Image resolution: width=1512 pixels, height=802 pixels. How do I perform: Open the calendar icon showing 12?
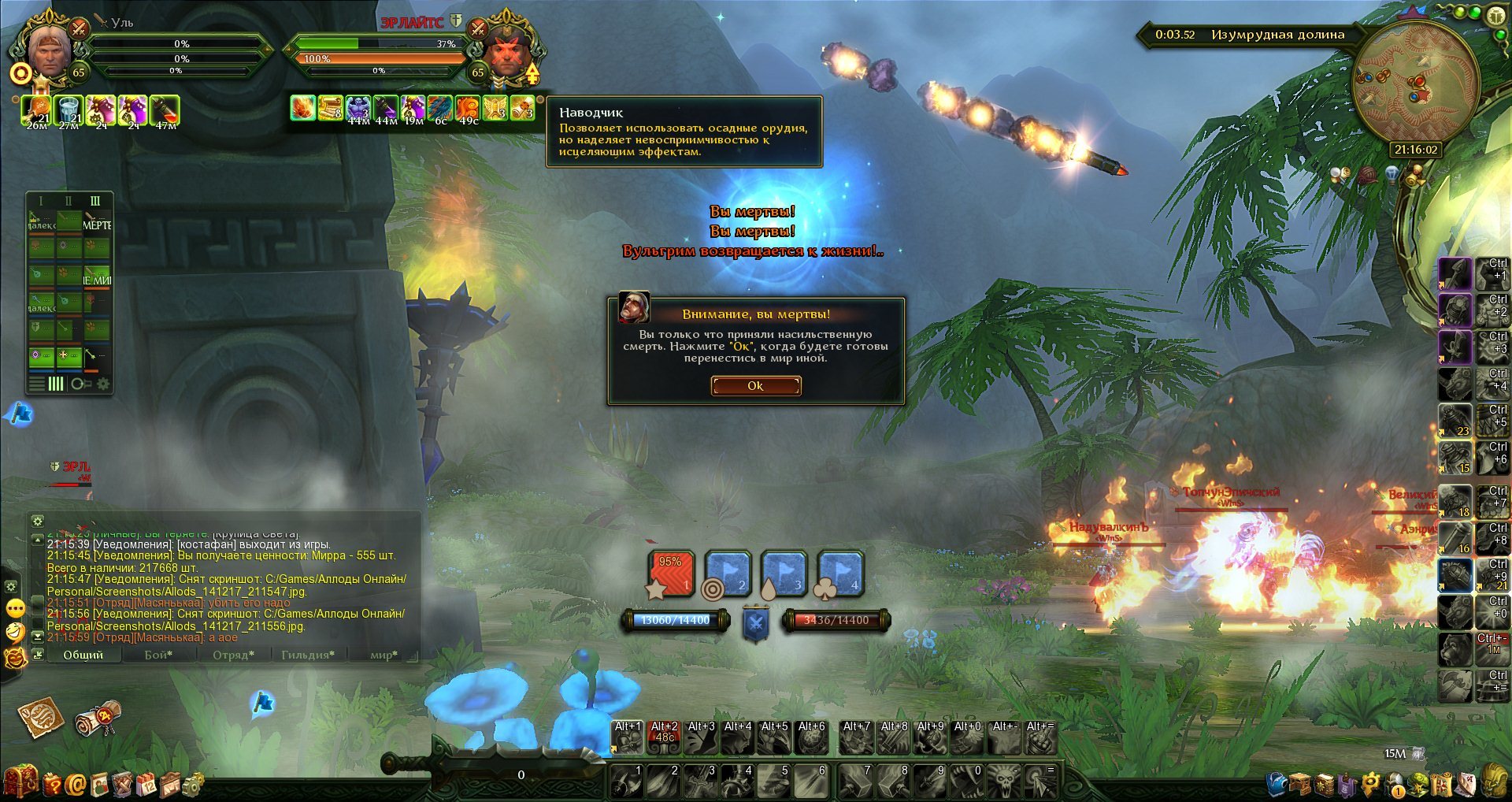(146, 784)
